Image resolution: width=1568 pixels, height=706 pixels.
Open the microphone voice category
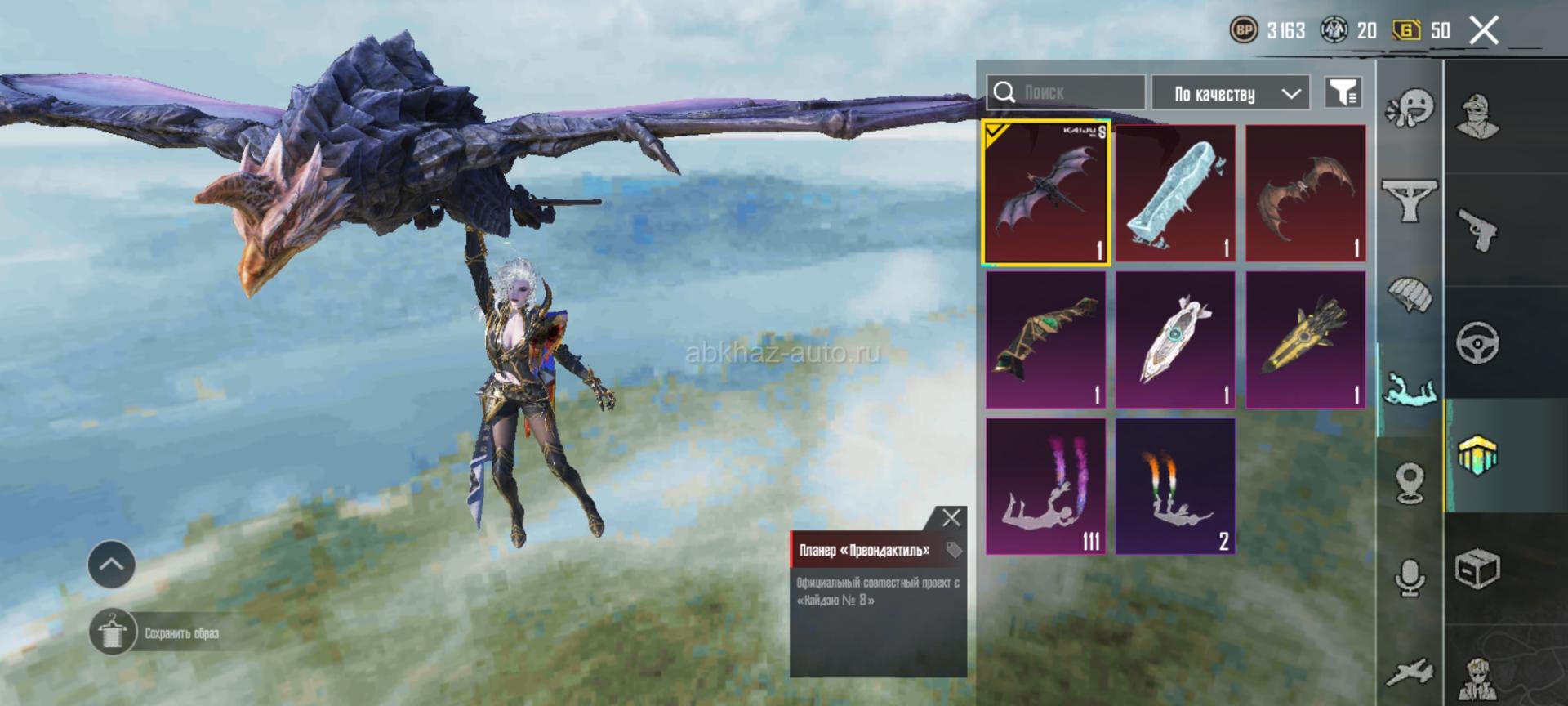[1410, 578]
